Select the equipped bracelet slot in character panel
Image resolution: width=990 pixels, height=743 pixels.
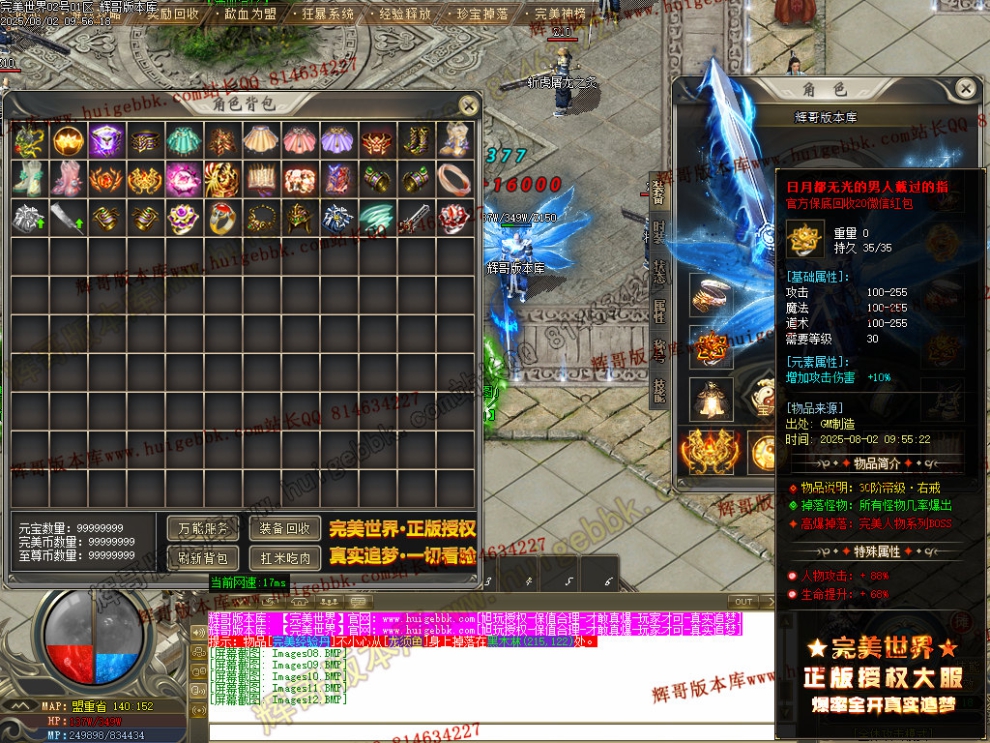pos(711,291)
